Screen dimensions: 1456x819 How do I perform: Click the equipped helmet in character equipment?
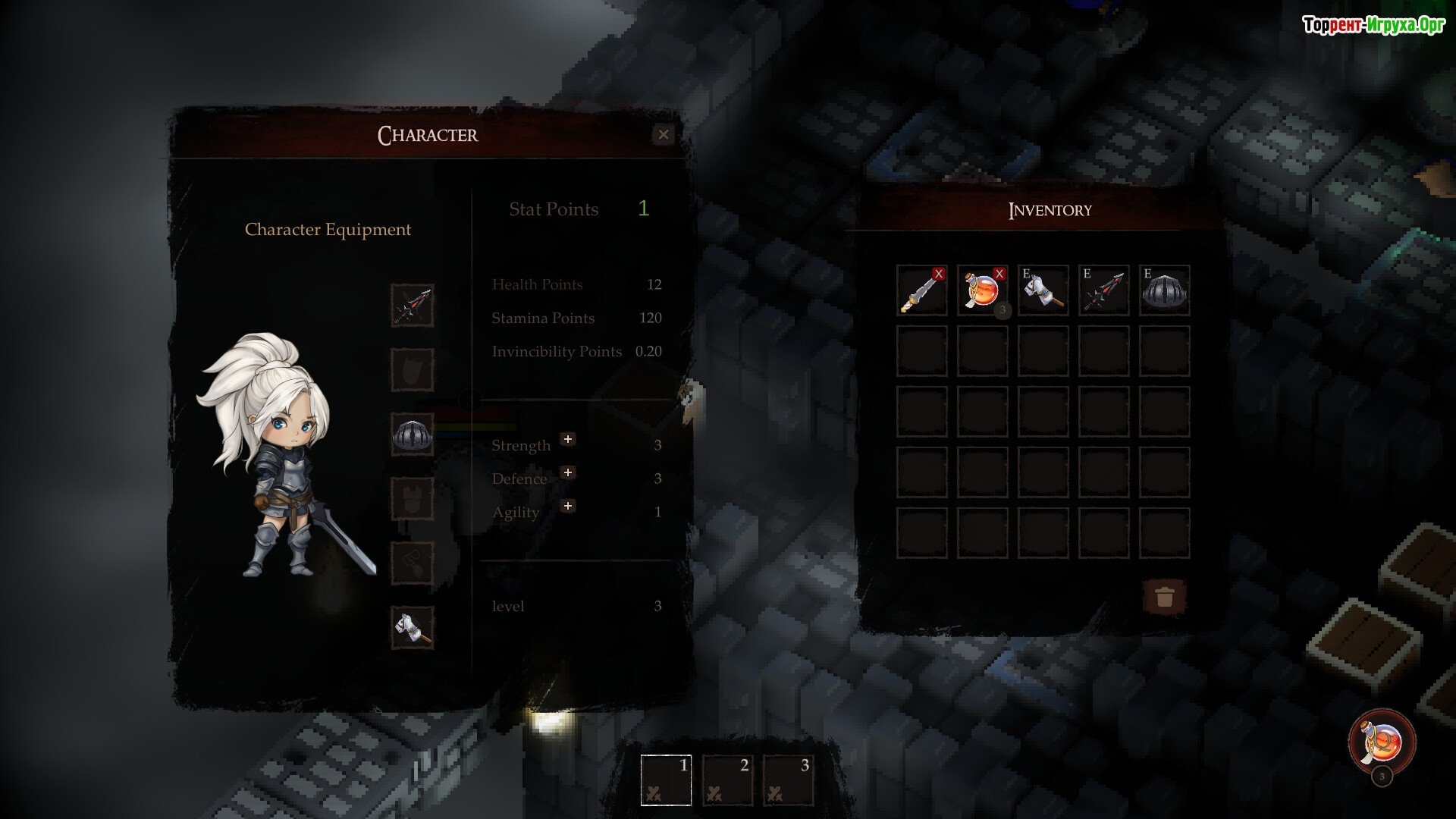pos(413,435)
